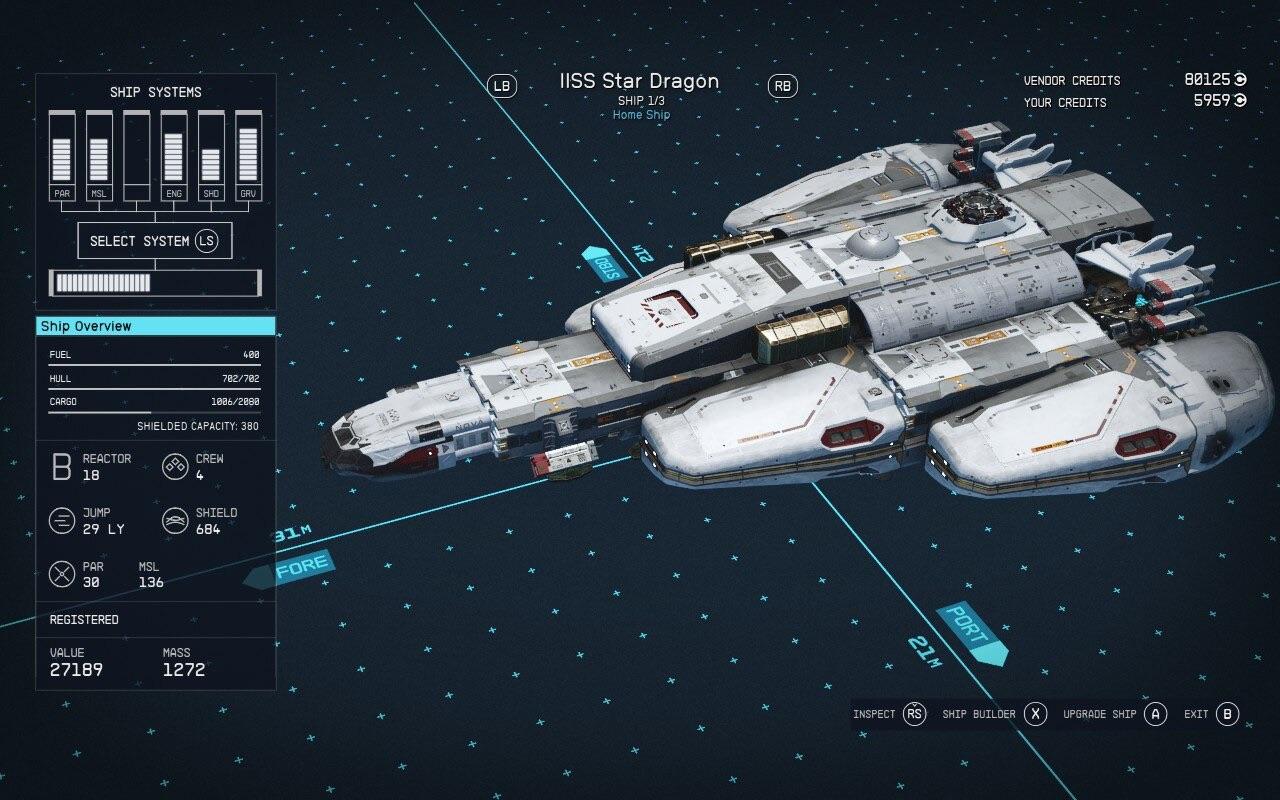Click the Select System box
Image resolution: width=1280 pixels, height=800 pixels.
(154, 241)
